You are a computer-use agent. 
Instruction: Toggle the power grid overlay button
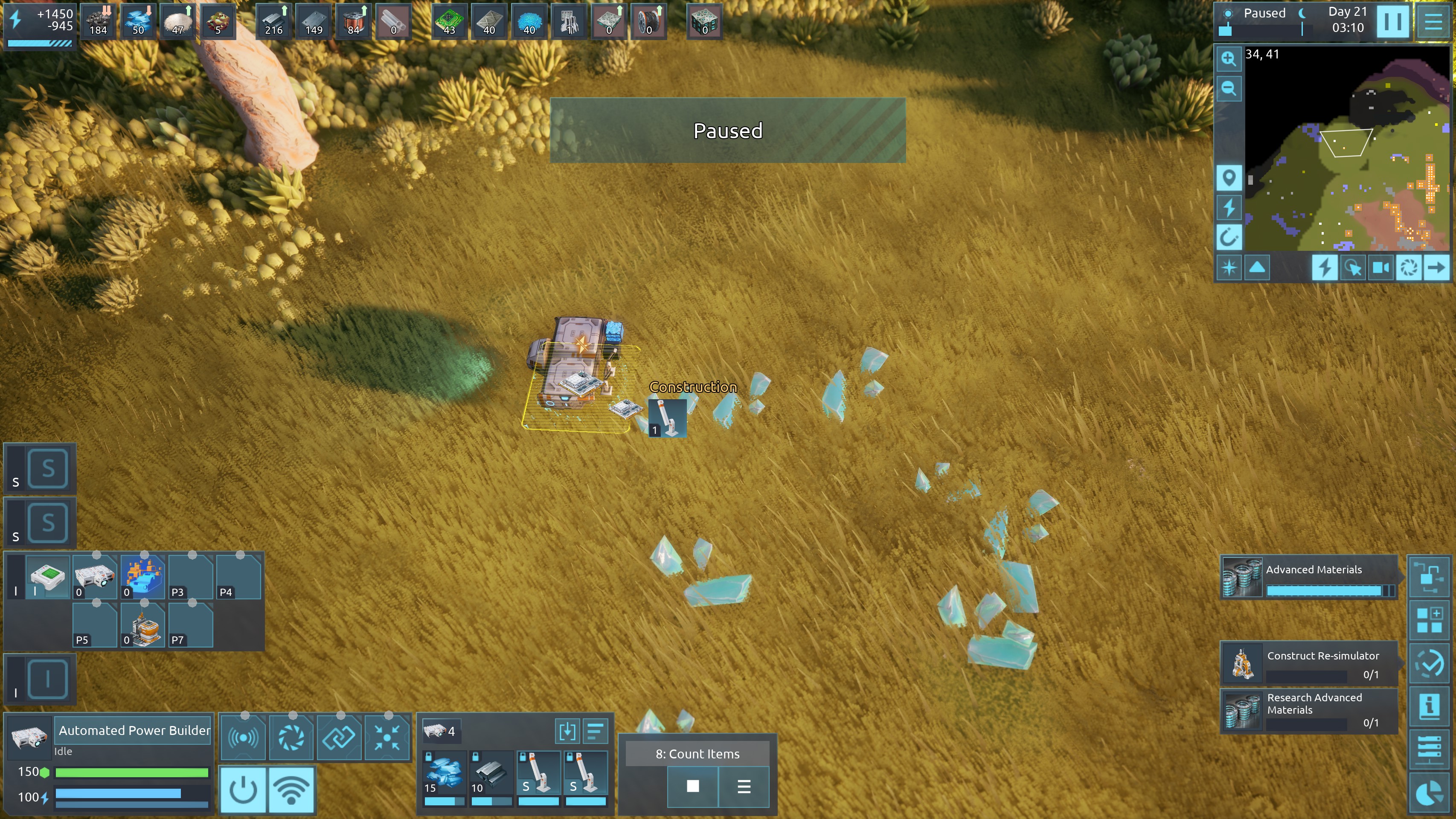pyautogui.click(x=1228, y=207)
